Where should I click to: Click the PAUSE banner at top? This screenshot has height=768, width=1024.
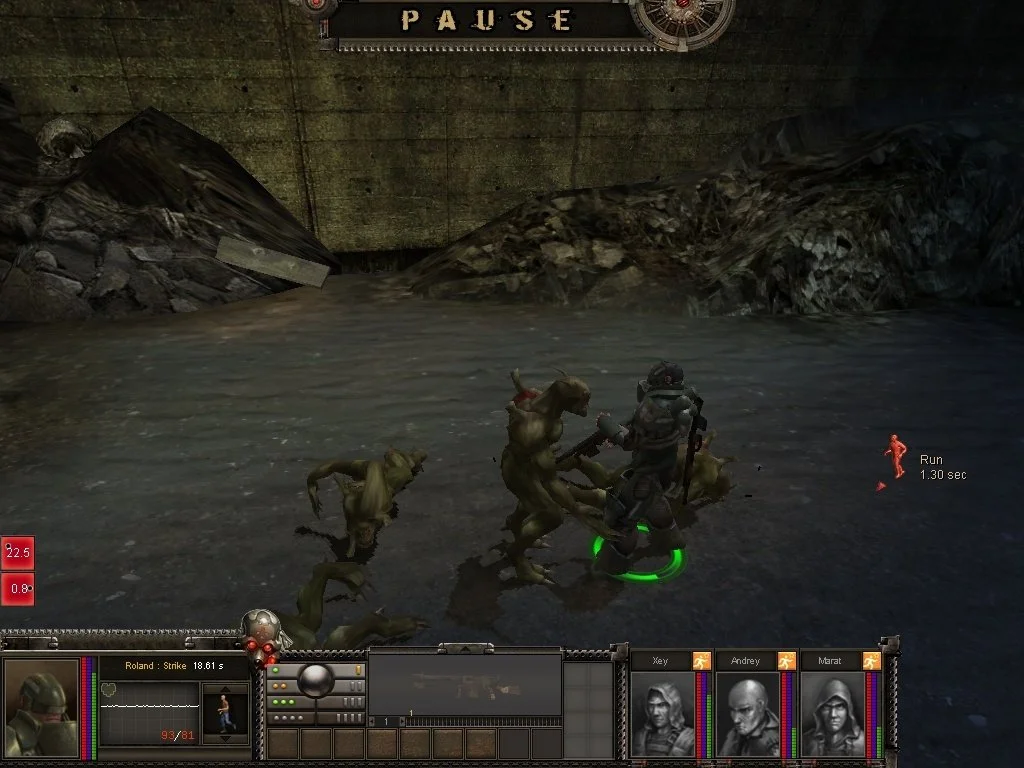coord(487,21)
